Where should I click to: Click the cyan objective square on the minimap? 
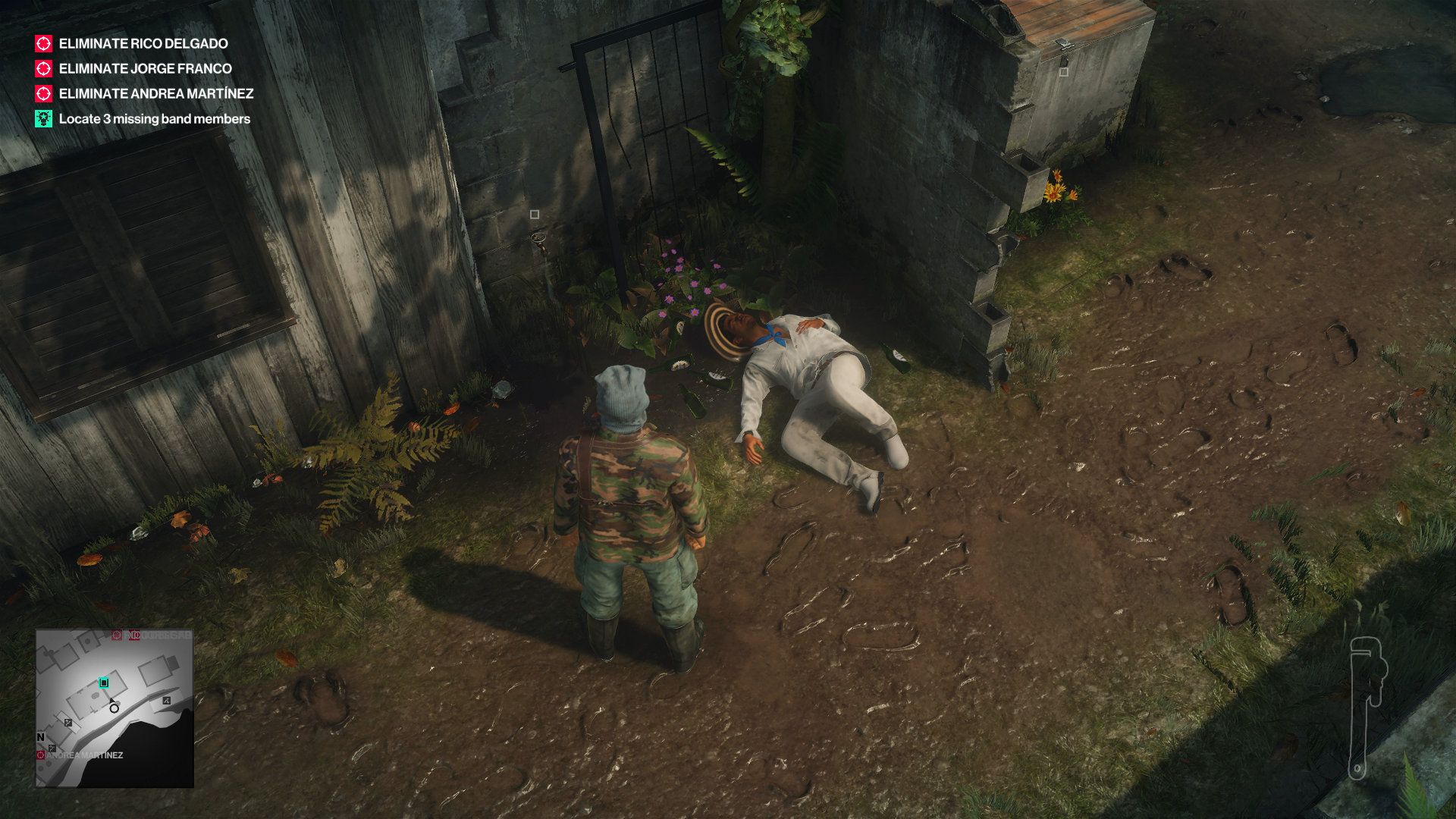[x=104, y=682]
